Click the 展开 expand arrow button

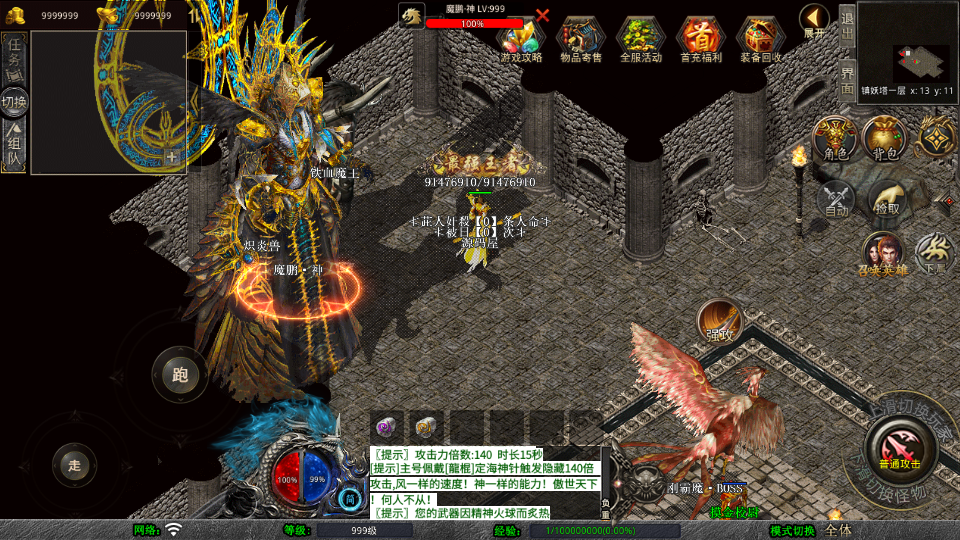815,19
